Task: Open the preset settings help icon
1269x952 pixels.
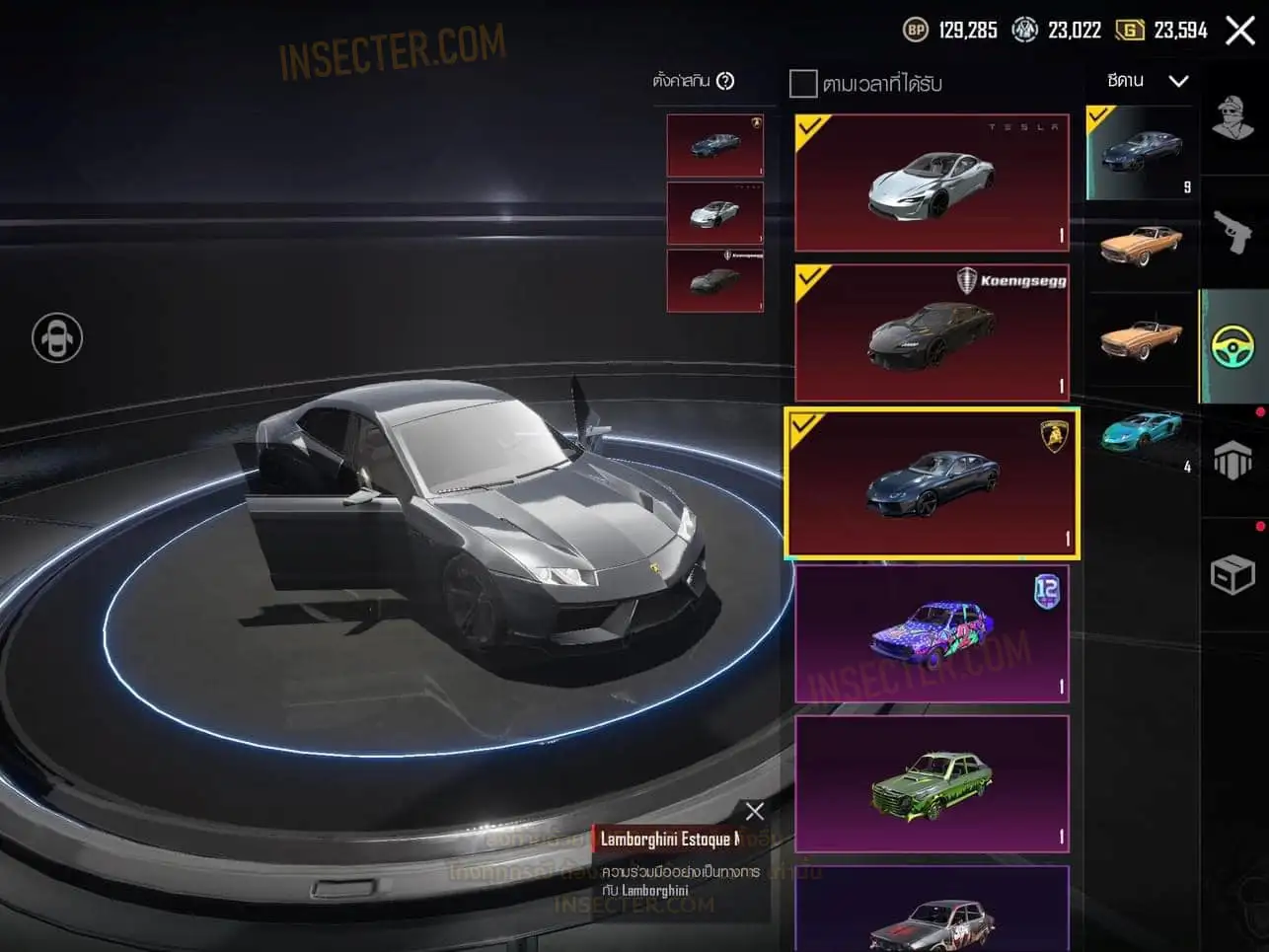Action: tap(725, 81)
